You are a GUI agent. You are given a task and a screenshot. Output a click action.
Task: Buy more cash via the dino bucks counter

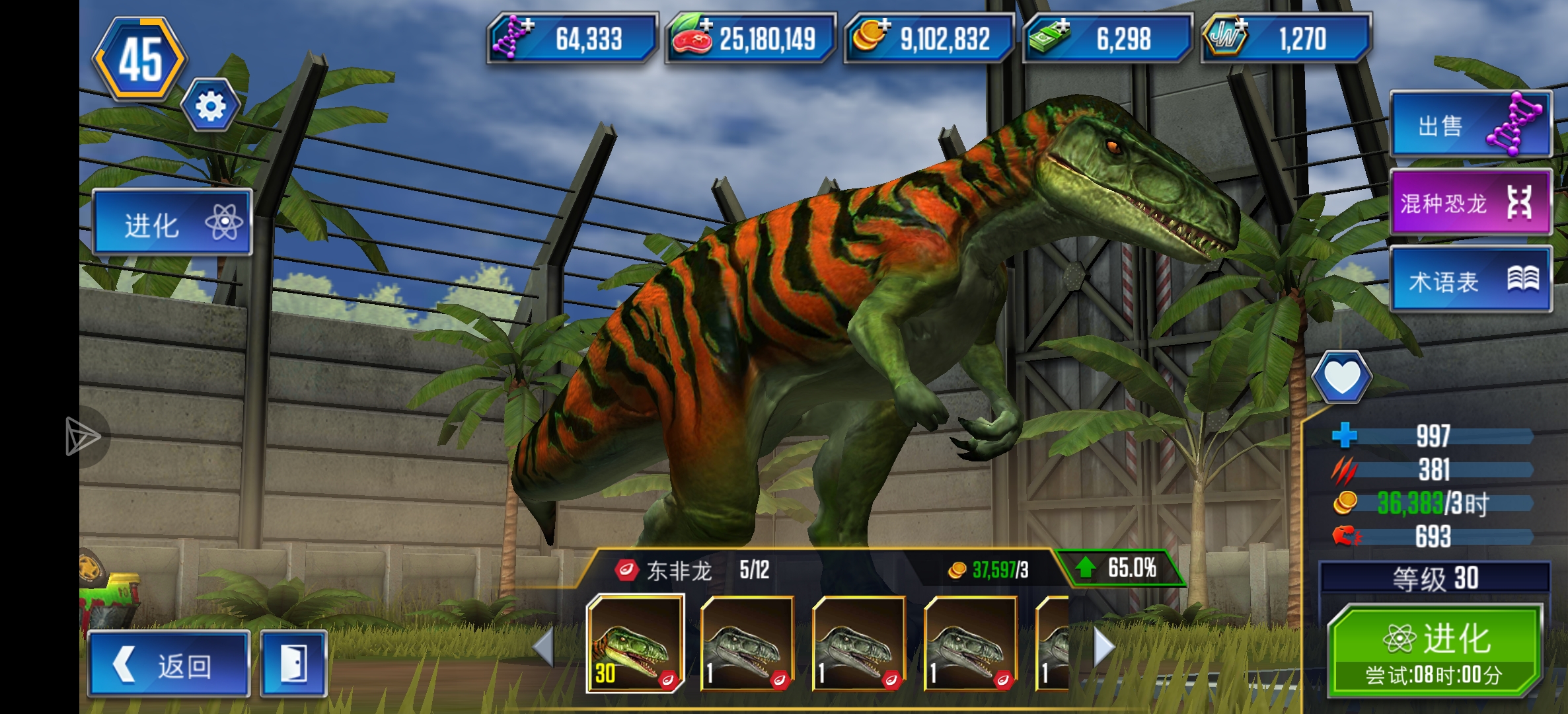click(1107, 38)
